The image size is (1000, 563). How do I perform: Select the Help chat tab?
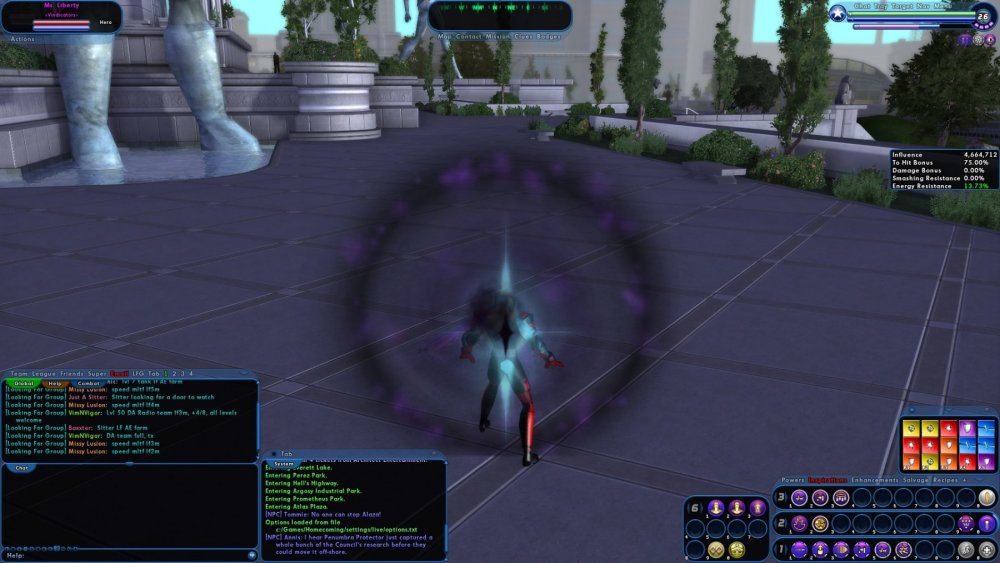point(56,383)
